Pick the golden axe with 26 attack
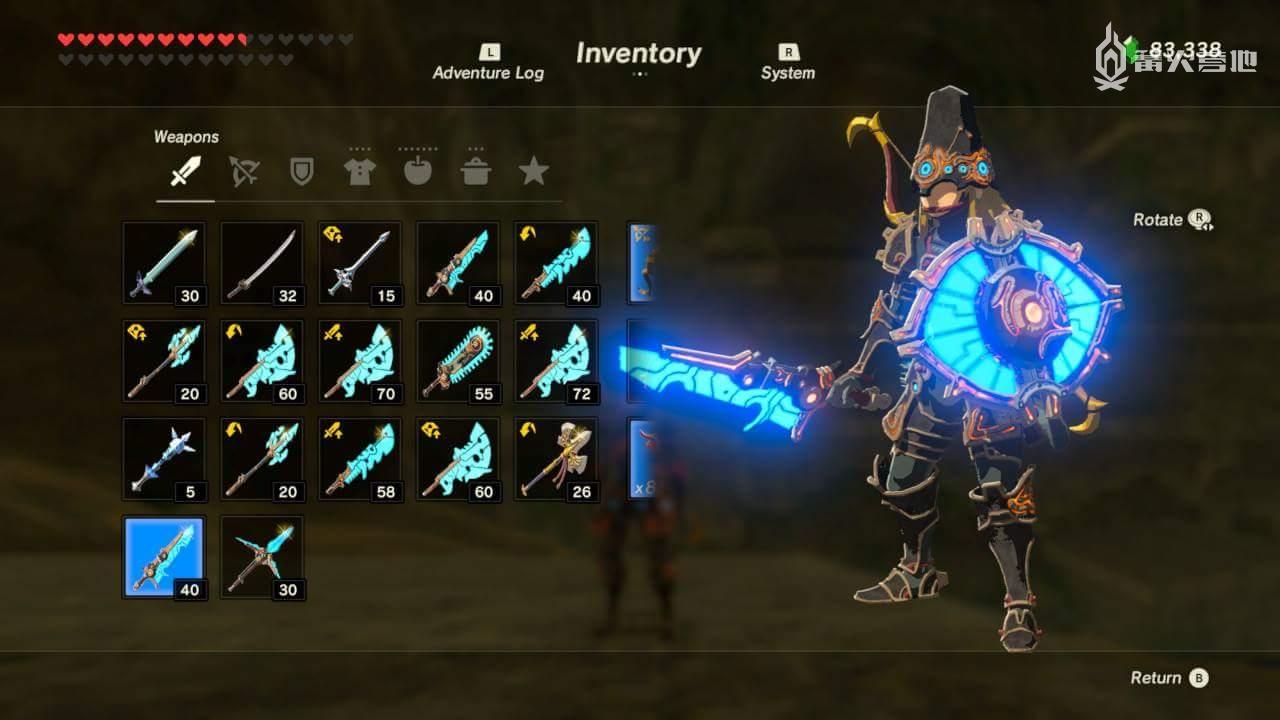The height and width of the screenshot is (720, 1280). [556, 459]
